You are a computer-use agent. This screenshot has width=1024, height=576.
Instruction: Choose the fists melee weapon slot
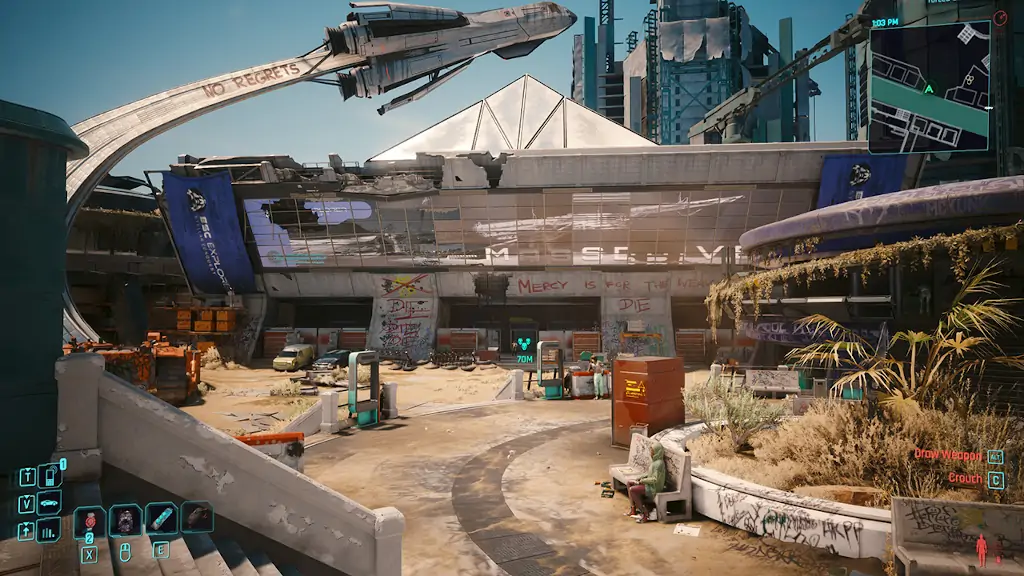[126, 520]
